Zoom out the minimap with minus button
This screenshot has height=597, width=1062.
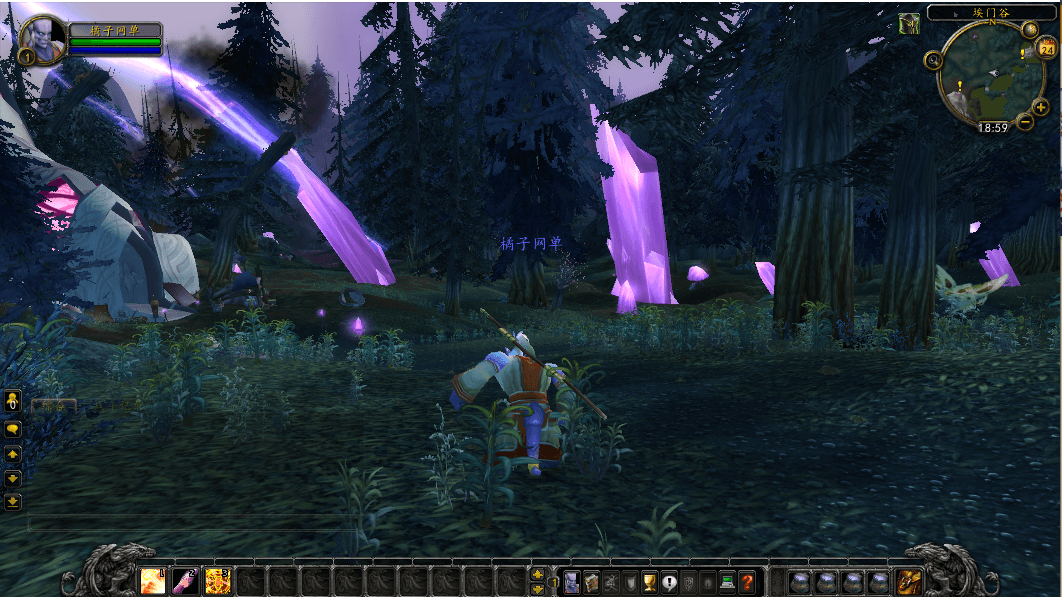1025,122
